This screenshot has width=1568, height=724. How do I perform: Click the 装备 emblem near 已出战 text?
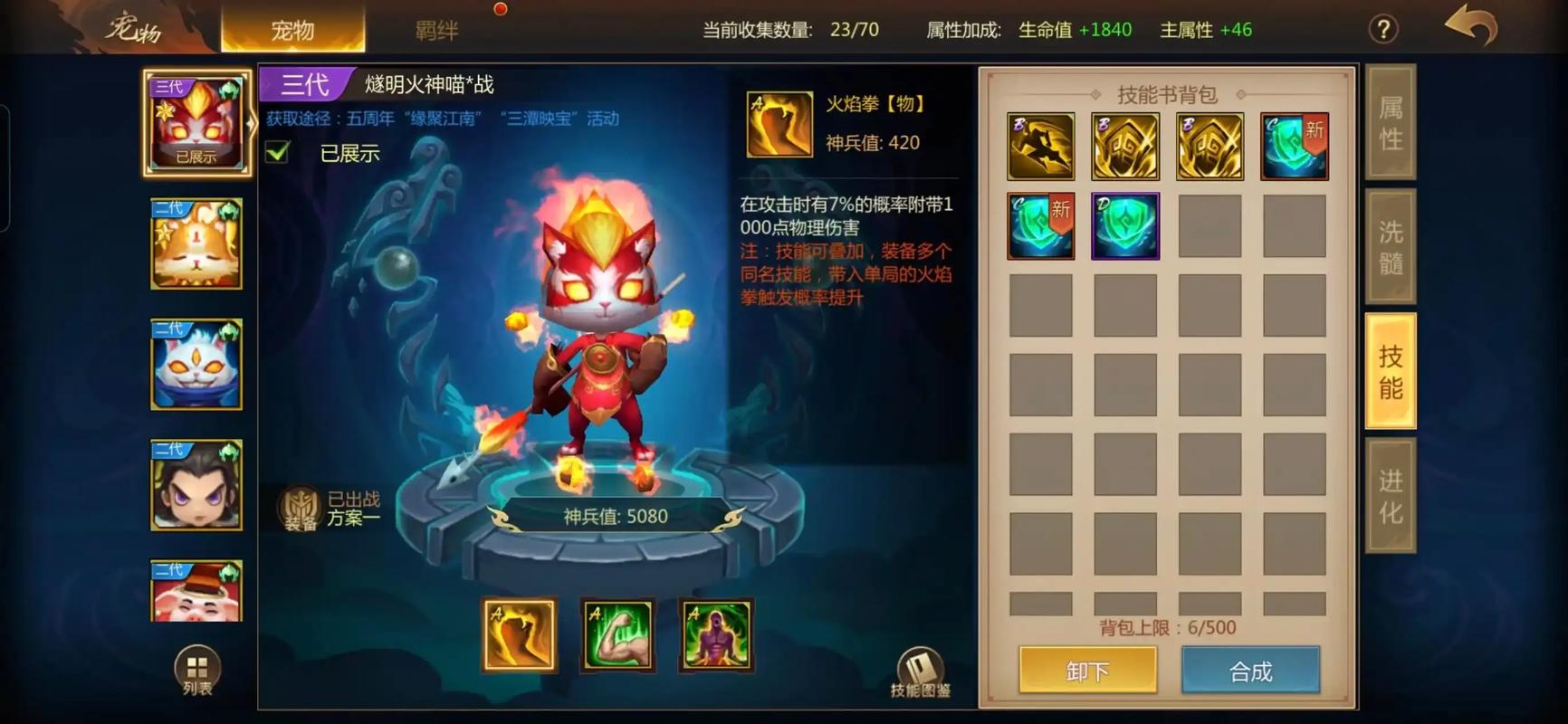coord(299,509)
